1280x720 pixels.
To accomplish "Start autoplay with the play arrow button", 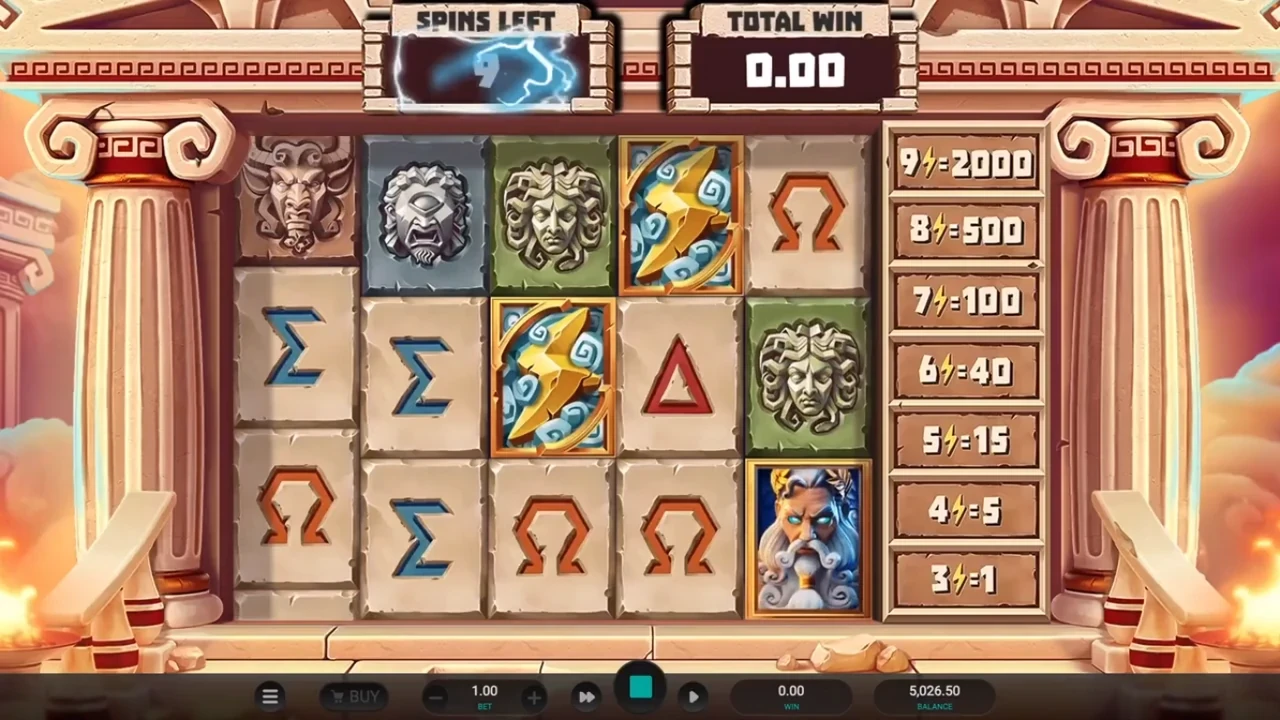I will point(693,696).
